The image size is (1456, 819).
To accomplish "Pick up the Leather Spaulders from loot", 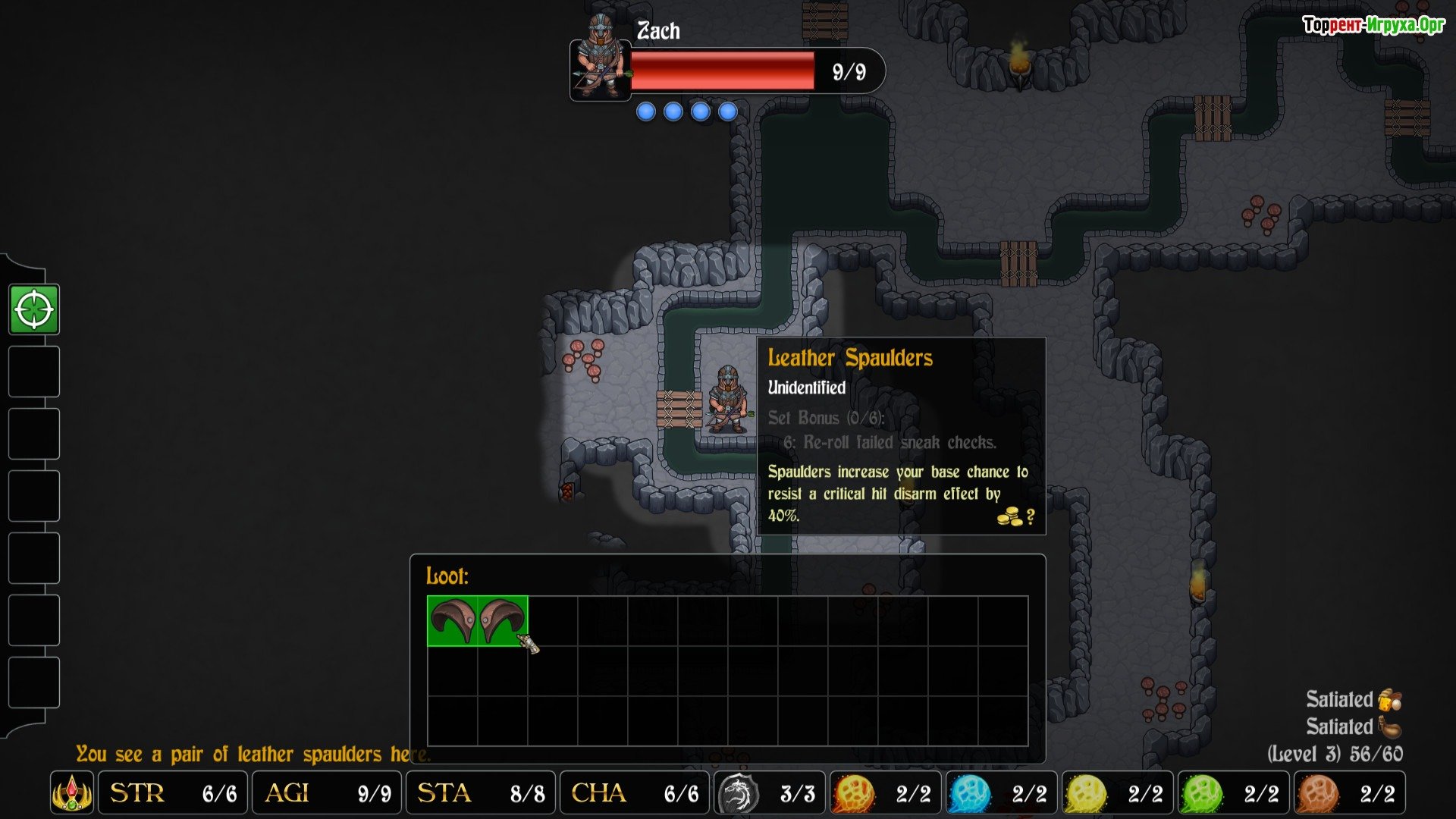I will [x=477, y=621].
